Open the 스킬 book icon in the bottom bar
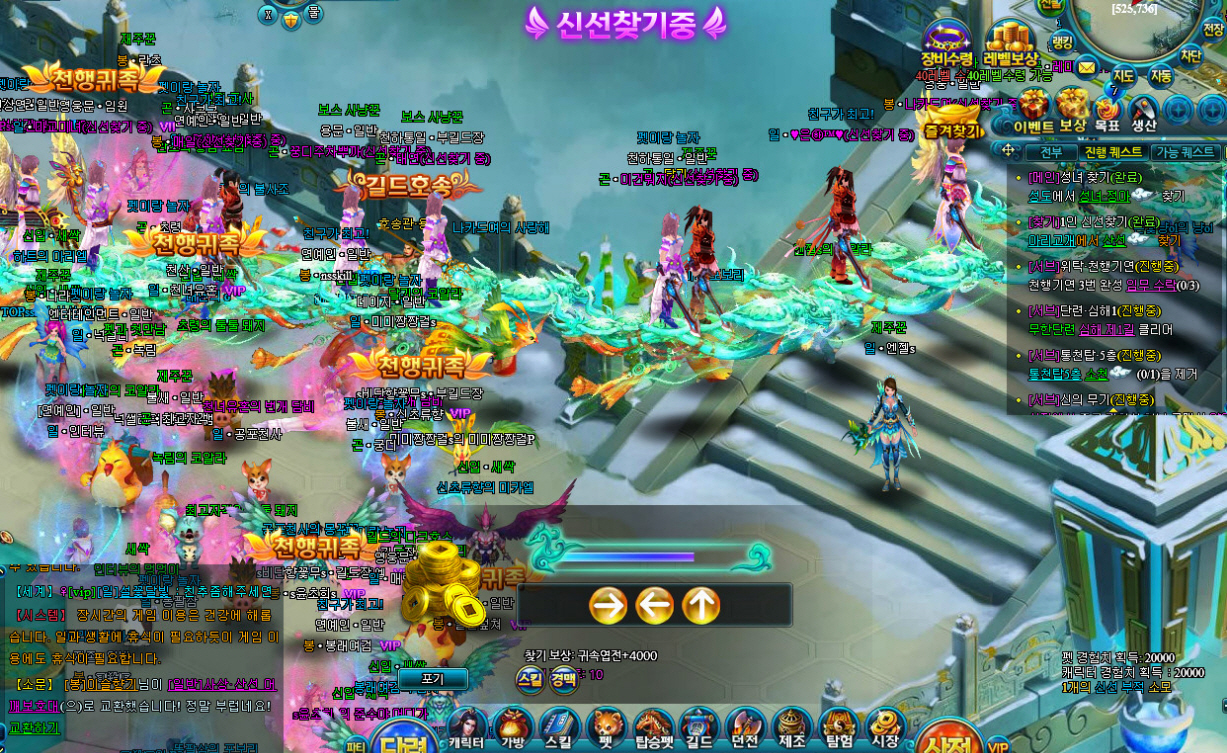The height and width of the screenshot is (753, 1227). [559, 728]
